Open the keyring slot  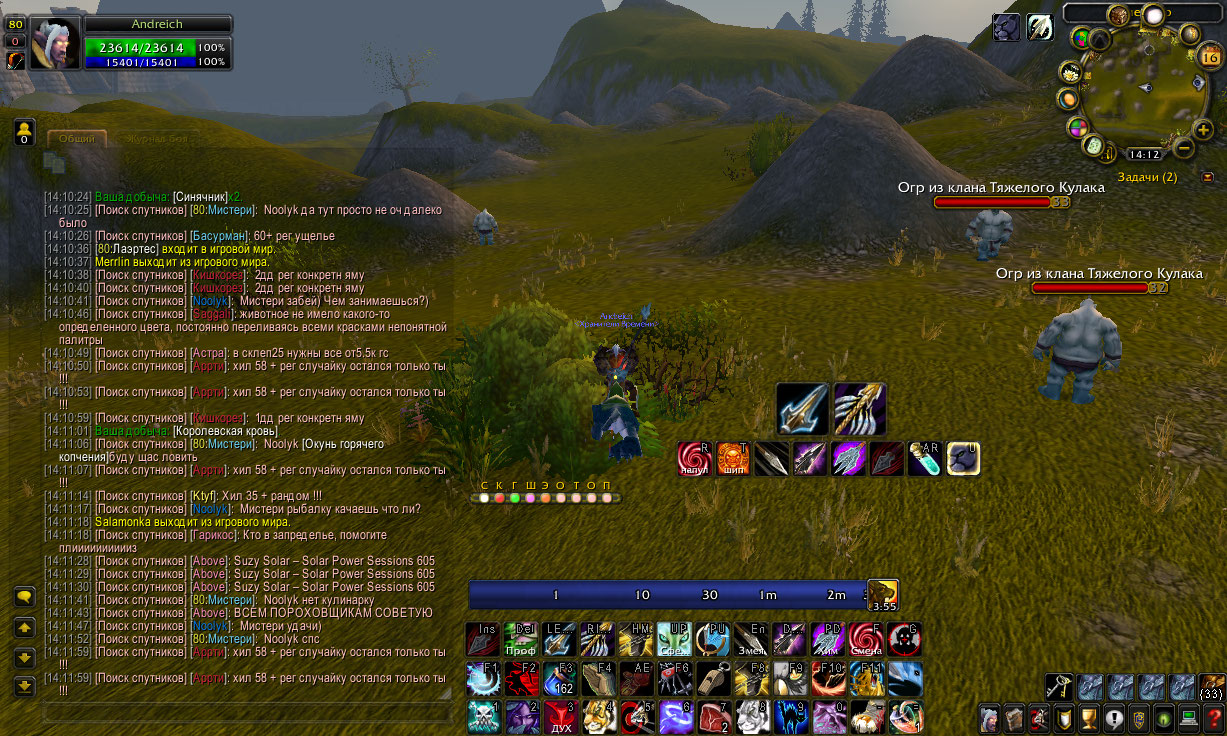click(x=1059, y=686)
